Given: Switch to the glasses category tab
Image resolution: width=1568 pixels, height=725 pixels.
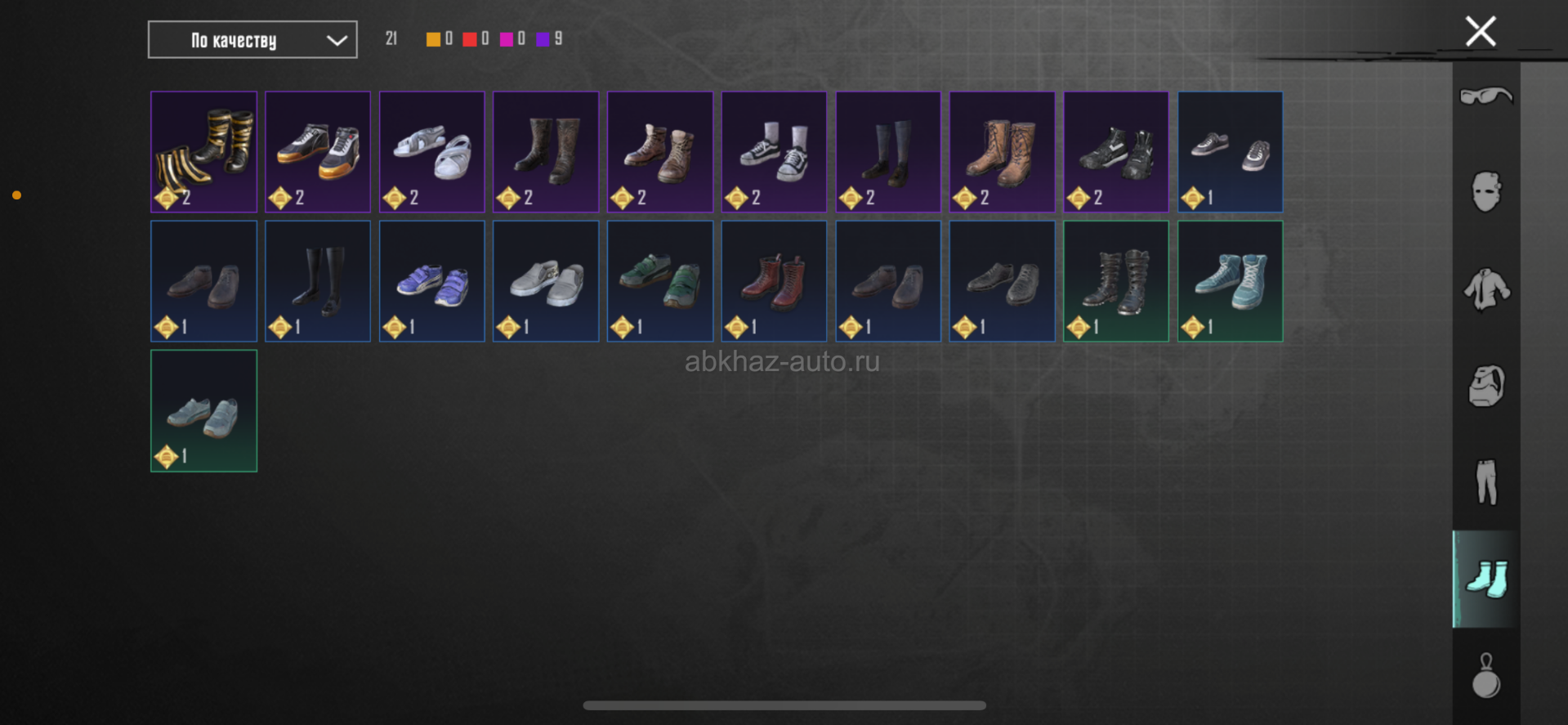Looking at the screenshot, I should [x=1485, y=96].
